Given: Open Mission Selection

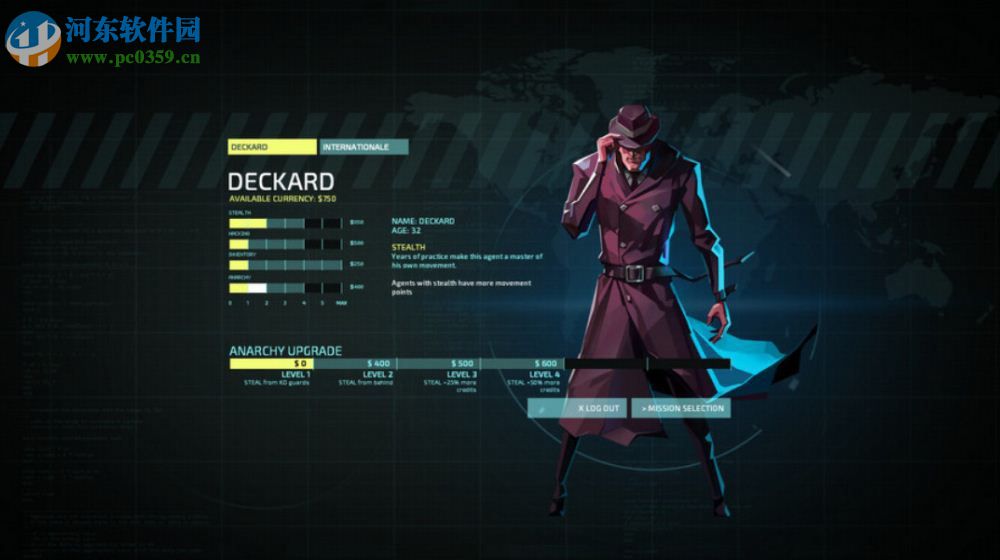Looking at the screenshot, I should [680, 408].
